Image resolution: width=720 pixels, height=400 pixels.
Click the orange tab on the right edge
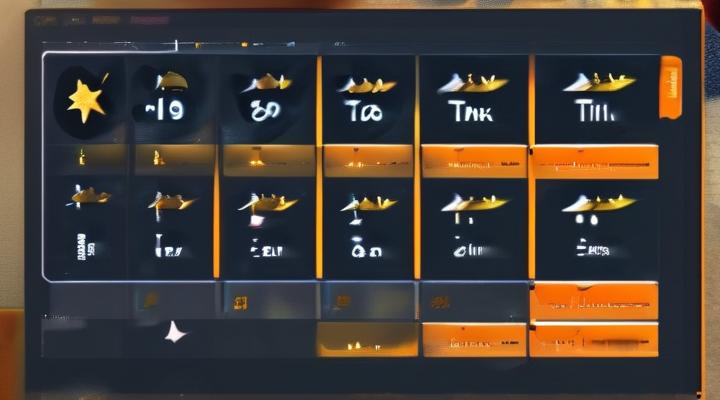671,84
